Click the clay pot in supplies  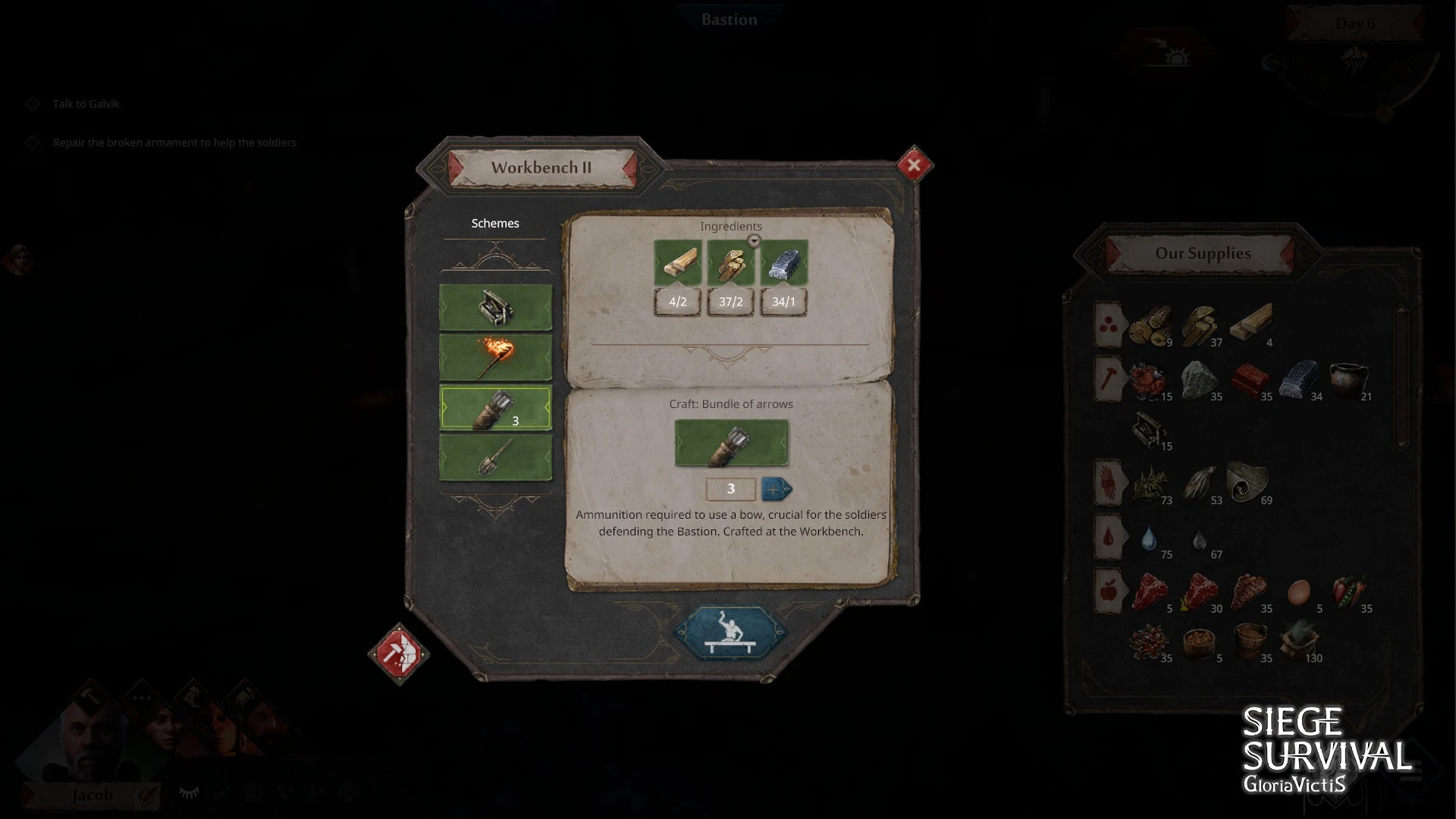point(1348,379)
